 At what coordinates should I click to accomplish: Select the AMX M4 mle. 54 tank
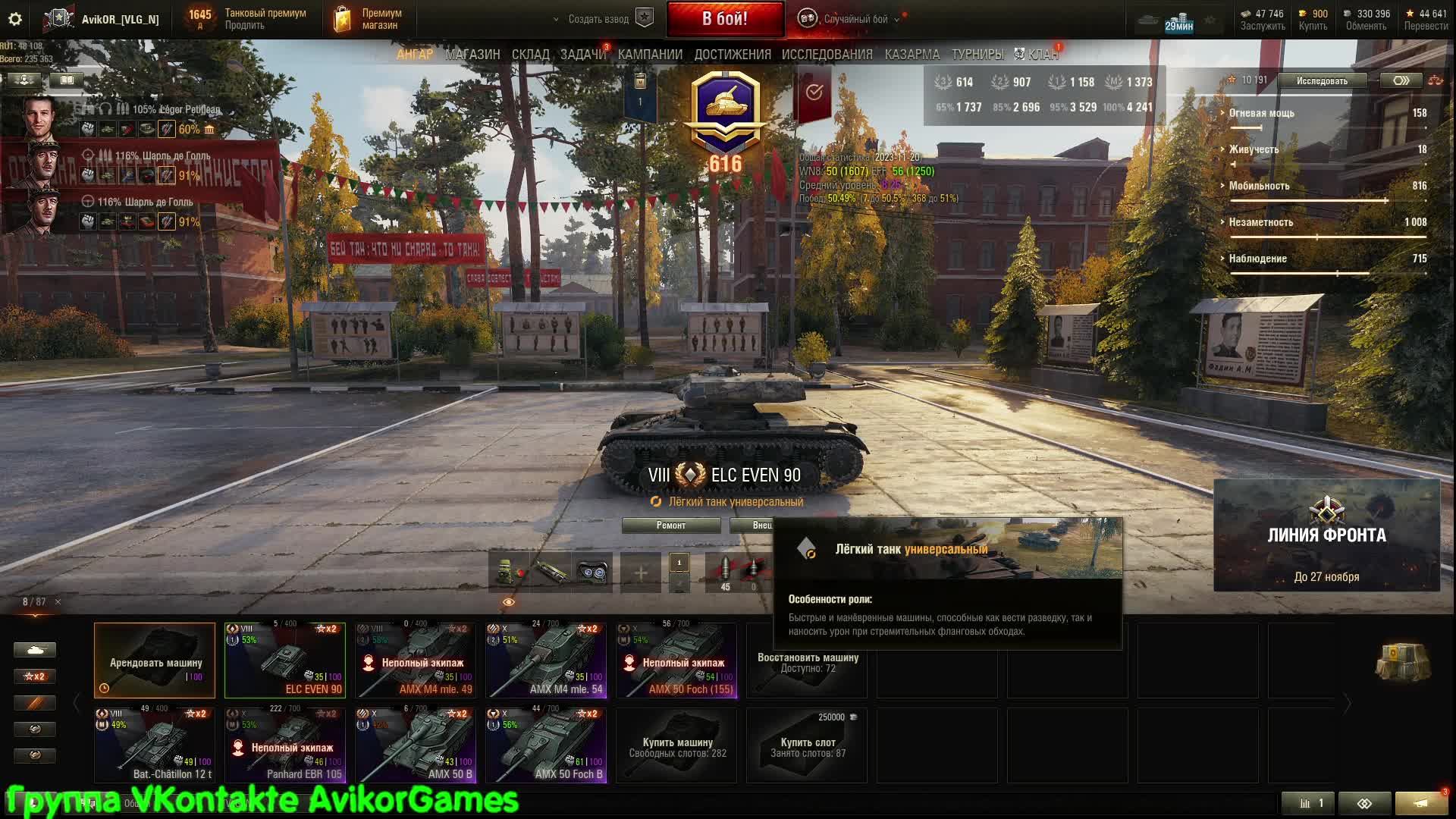tap(545, 661)
